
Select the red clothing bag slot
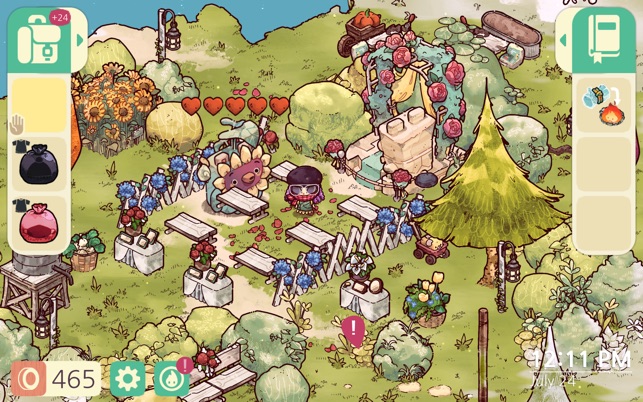38,221
